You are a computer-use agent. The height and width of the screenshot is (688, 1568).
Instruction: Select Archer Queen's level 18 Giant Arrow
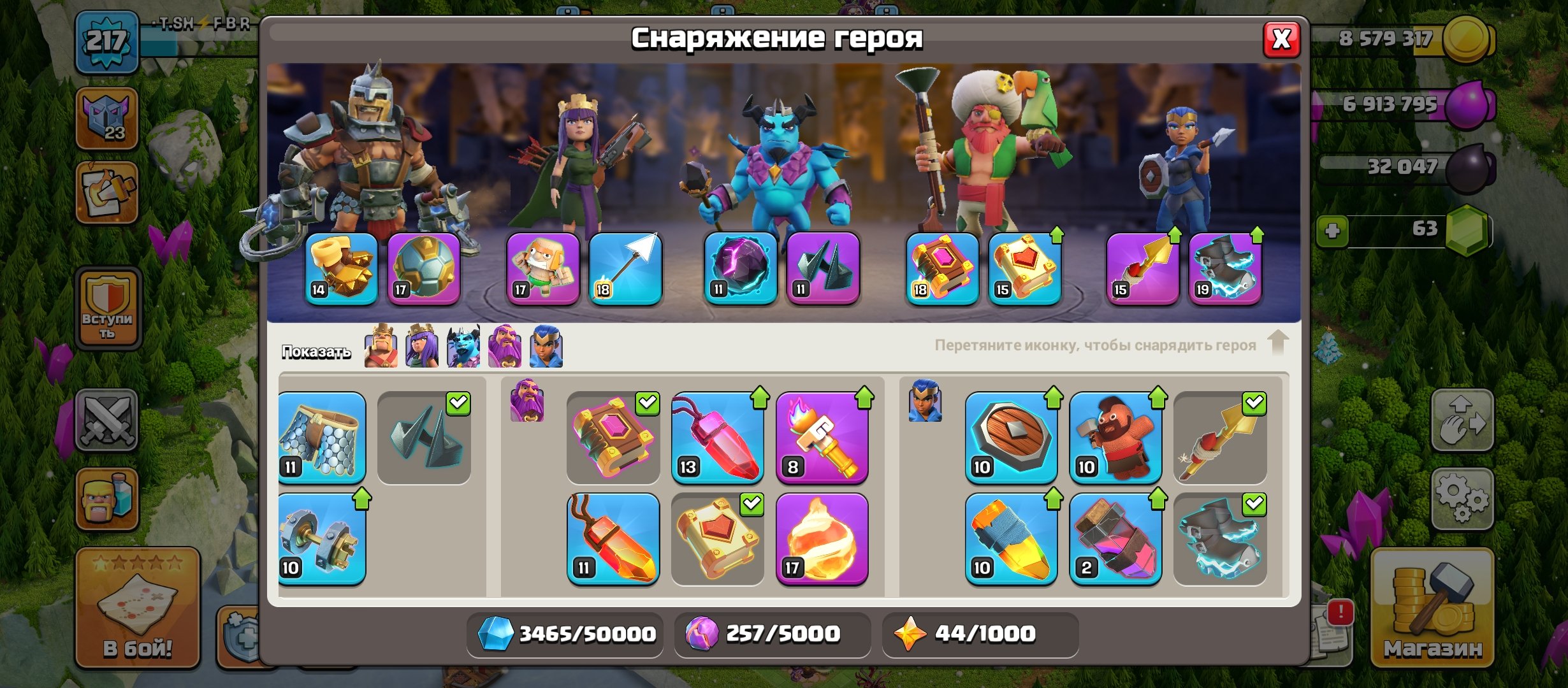(x=628, y=269)
